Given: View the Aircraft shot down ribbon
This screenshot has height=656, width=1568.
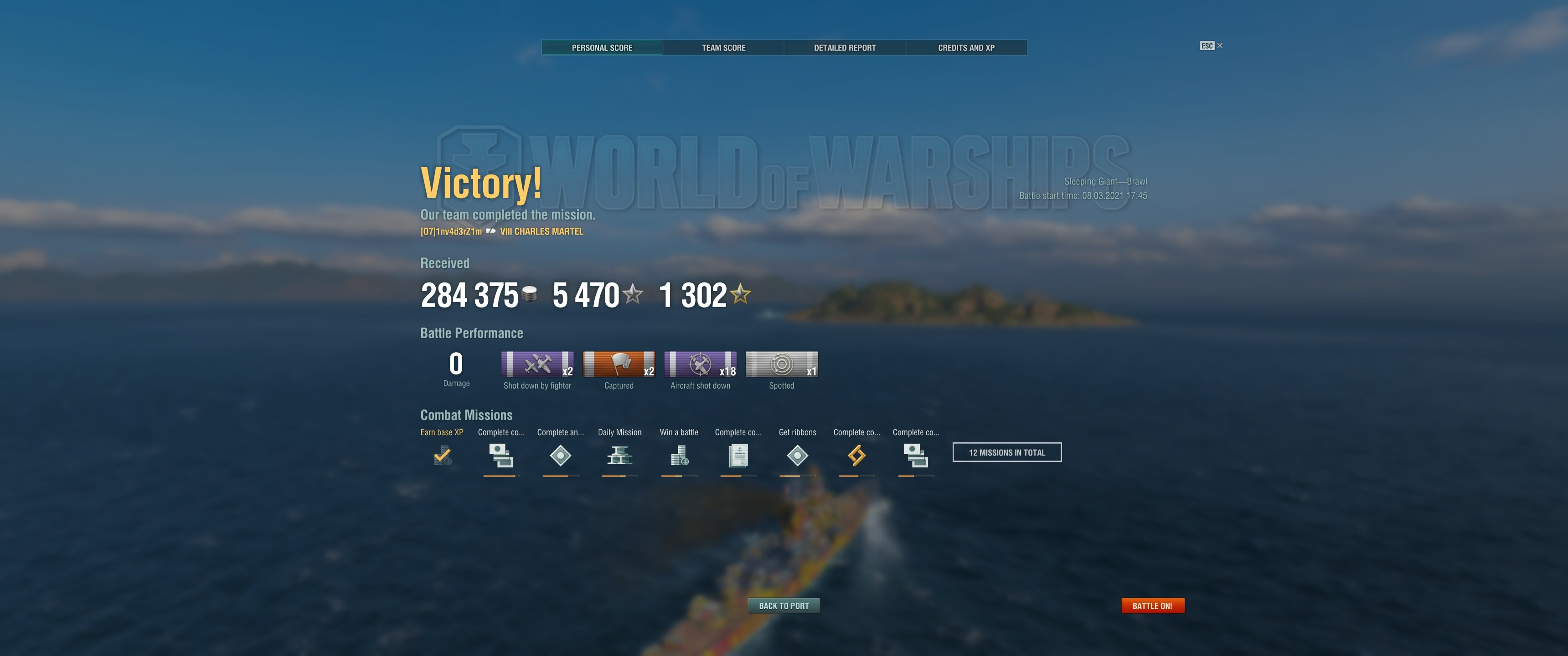Looking at the screenshot, I should click(700, 364).
